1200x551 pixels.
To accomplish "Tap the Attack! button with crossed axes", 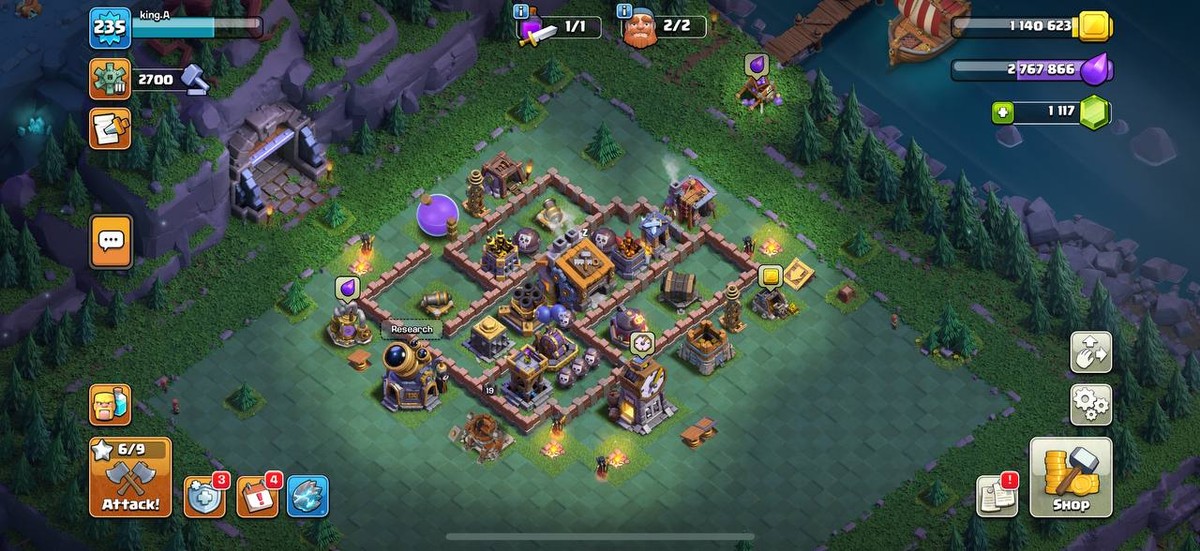I will pos(130,477).
